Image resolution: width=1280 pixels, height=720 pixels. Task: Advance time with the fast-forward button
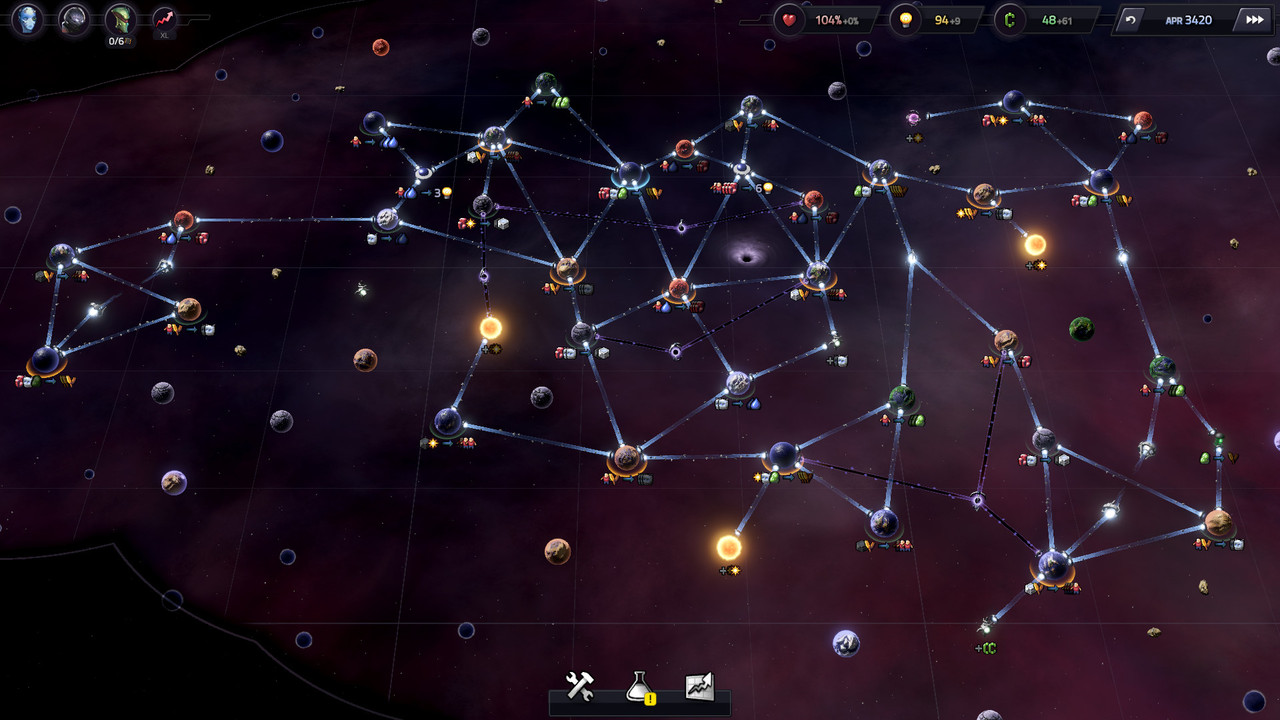[x=1254, y=19]
